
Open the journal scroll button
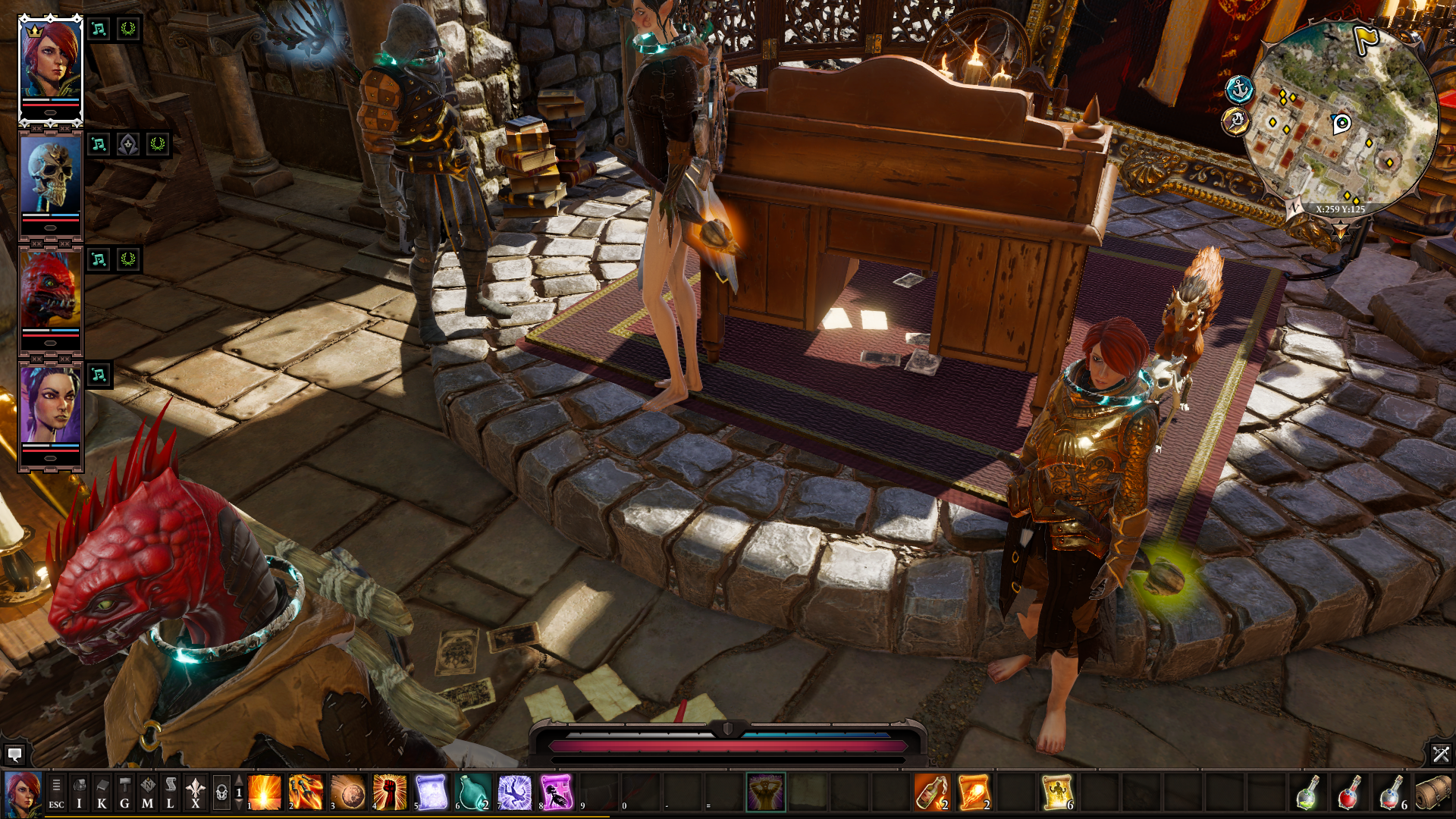tap(171, 793)
